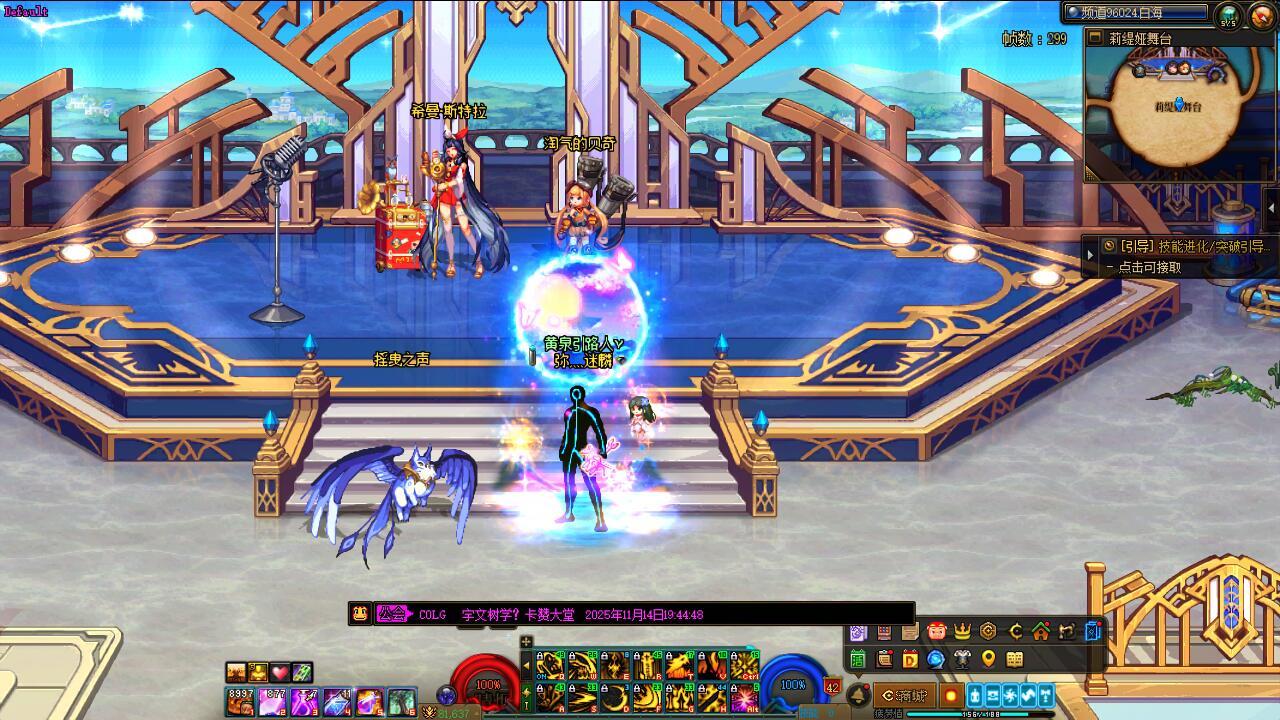The height and width of the screenshot is (720, 1280).
Task: Activate the skill bound to Ctrl
Action: (x=744, y=665)
